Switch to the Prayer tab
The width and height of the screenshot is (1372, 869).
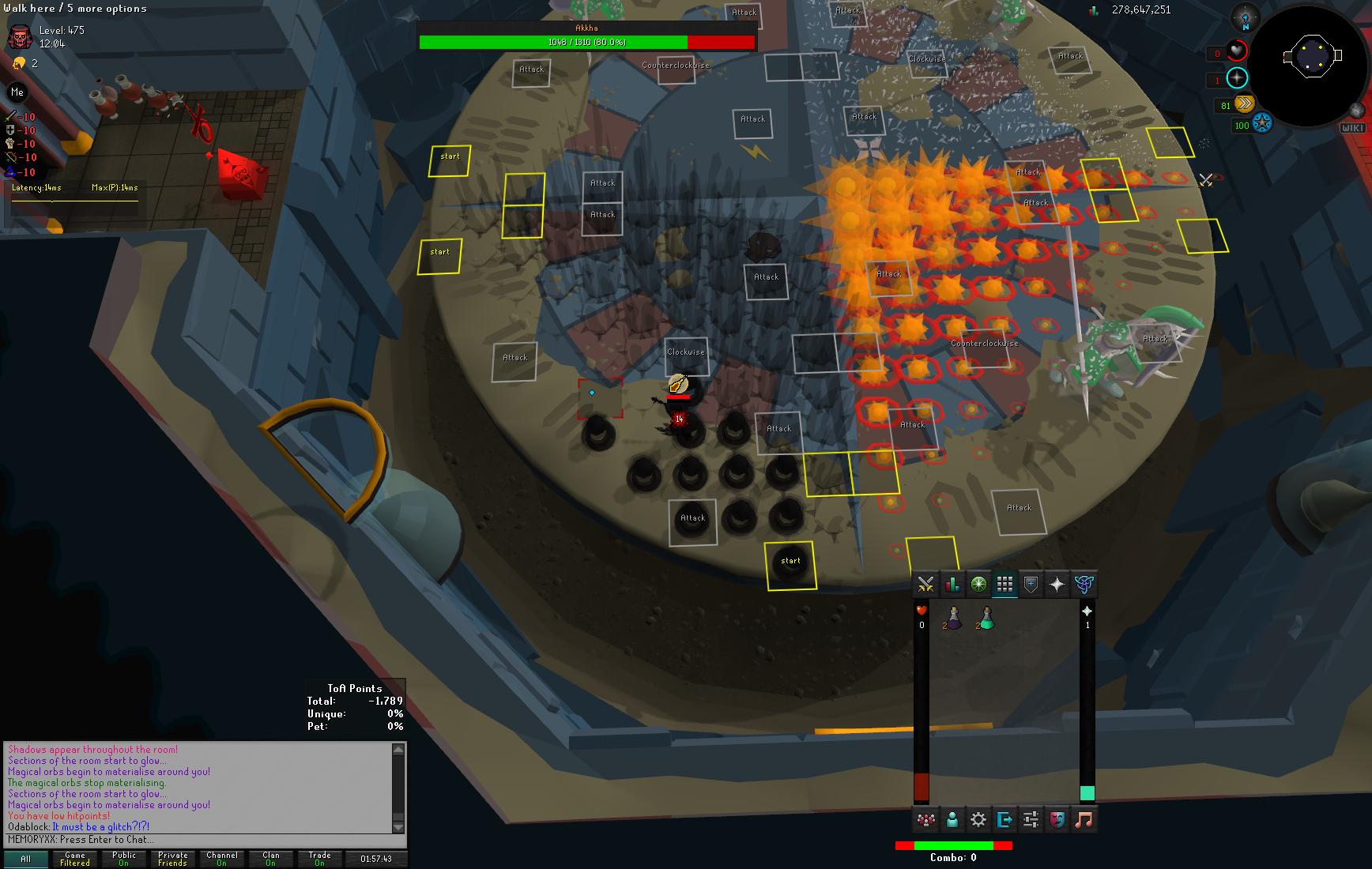(1057, 585)
